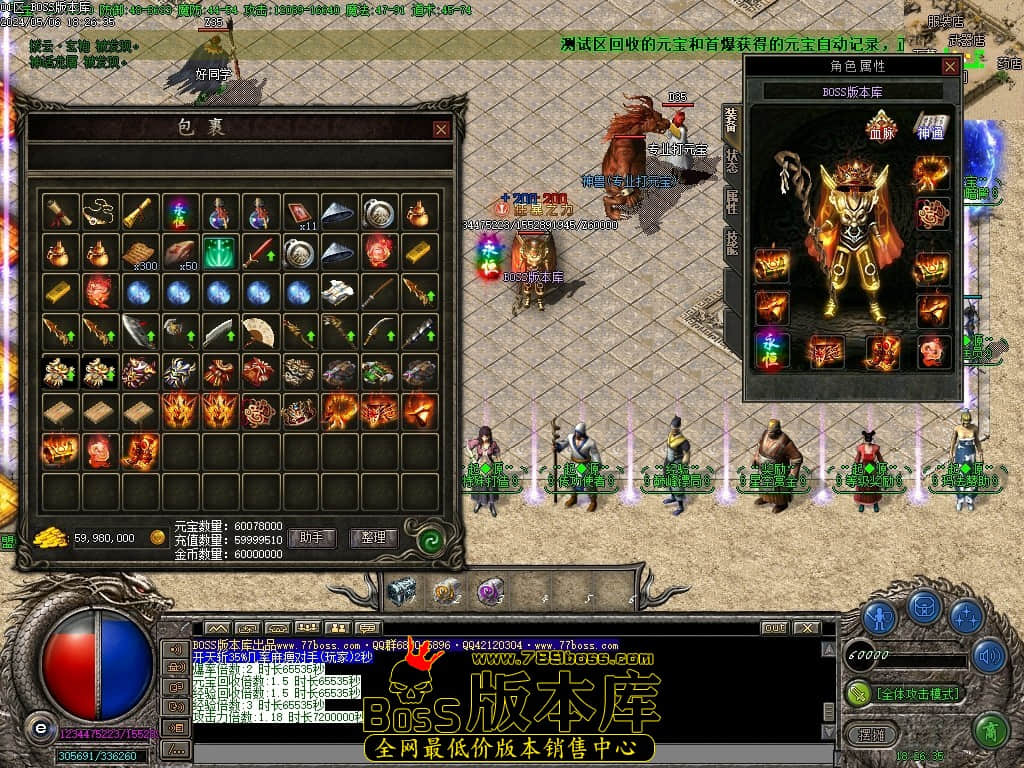
Task: Open the character figure HUD button
Action: 880,616
